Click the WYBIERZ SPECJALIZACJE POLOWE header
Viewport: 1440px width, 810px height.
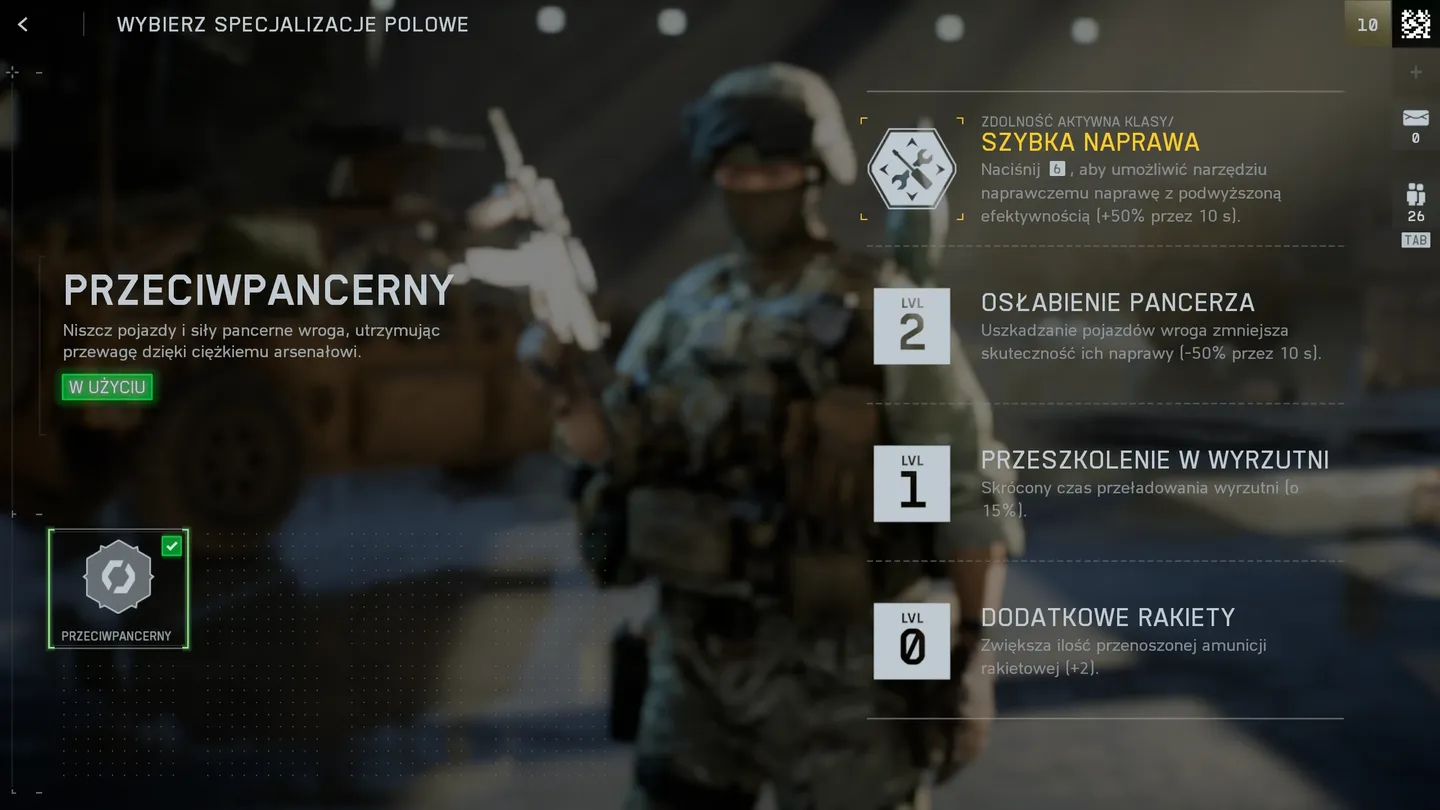tap(293, 24)
